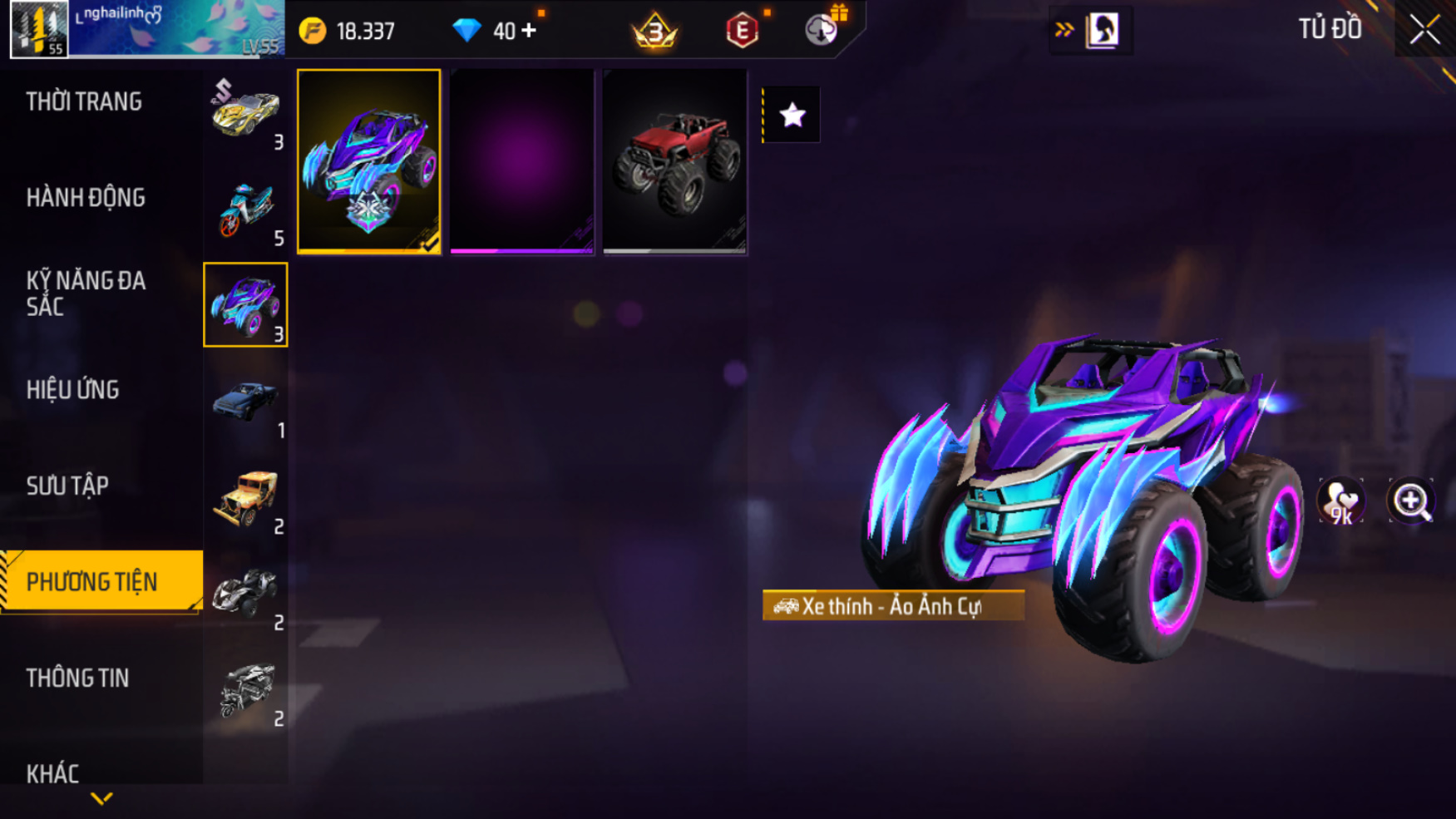The image size is (1456, 819).
Task: Open the Thời Trang category
Action: click(84, 102)
